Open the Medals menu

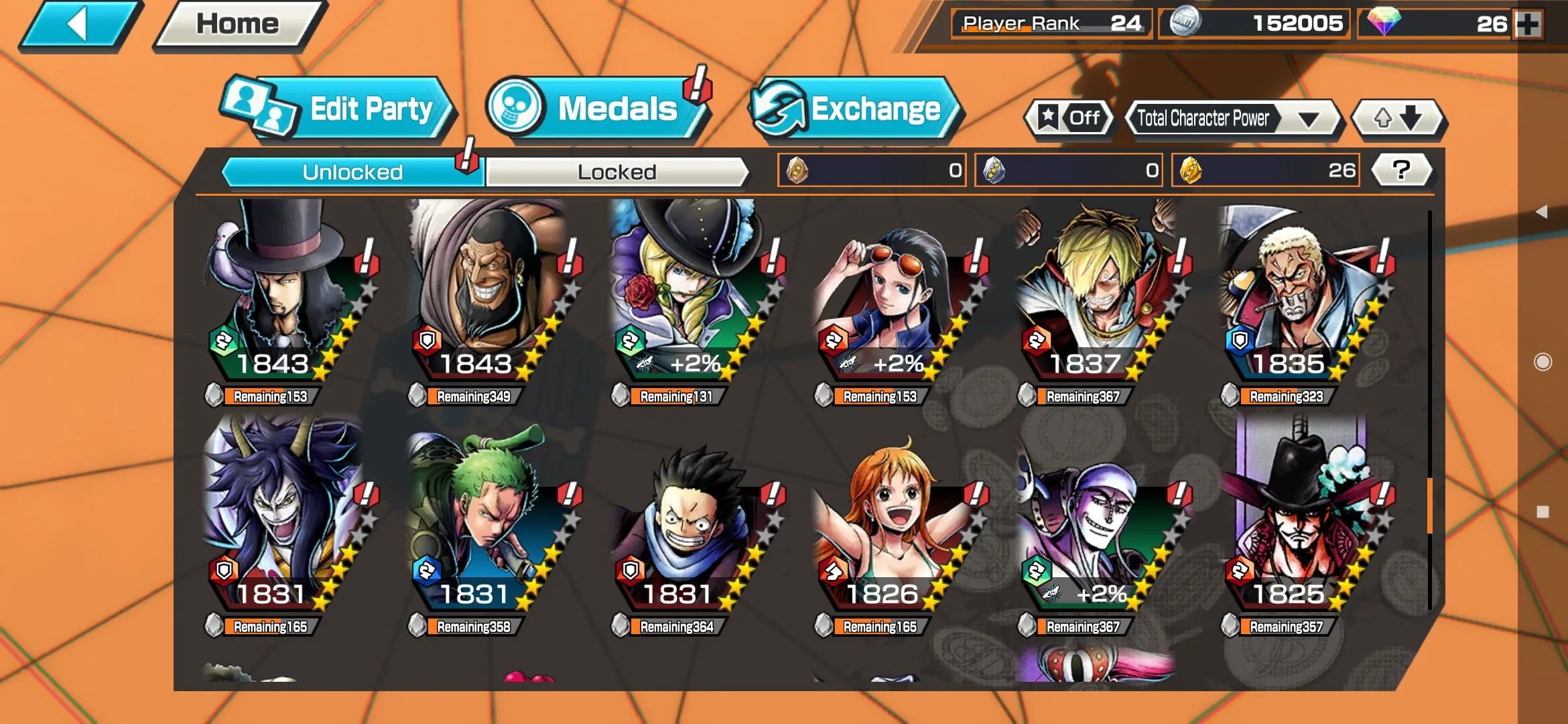coord(596,109)
